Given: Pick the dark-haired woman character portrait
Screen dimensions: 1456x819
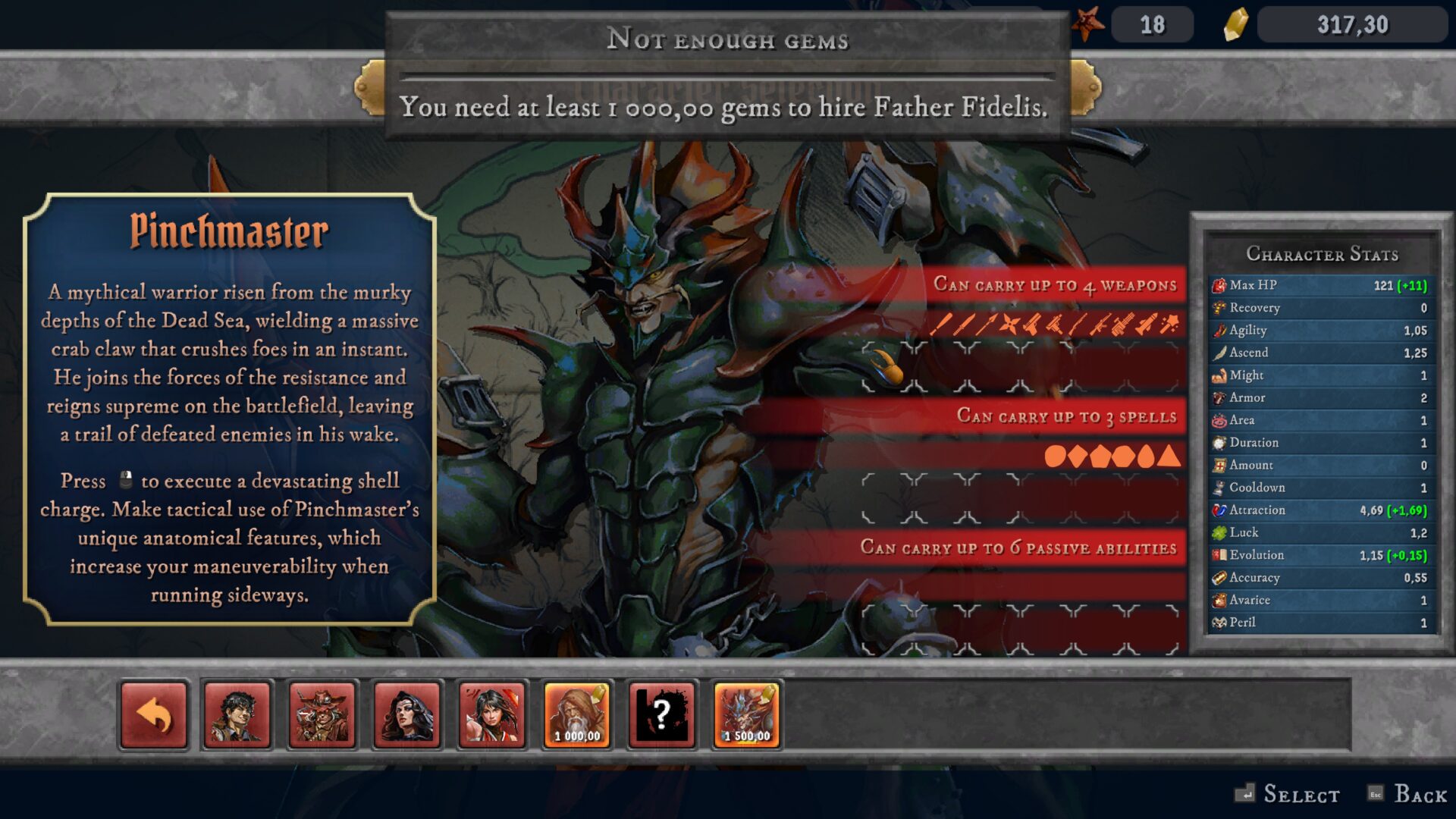Looking at the screenshot, I should [407, 715].
